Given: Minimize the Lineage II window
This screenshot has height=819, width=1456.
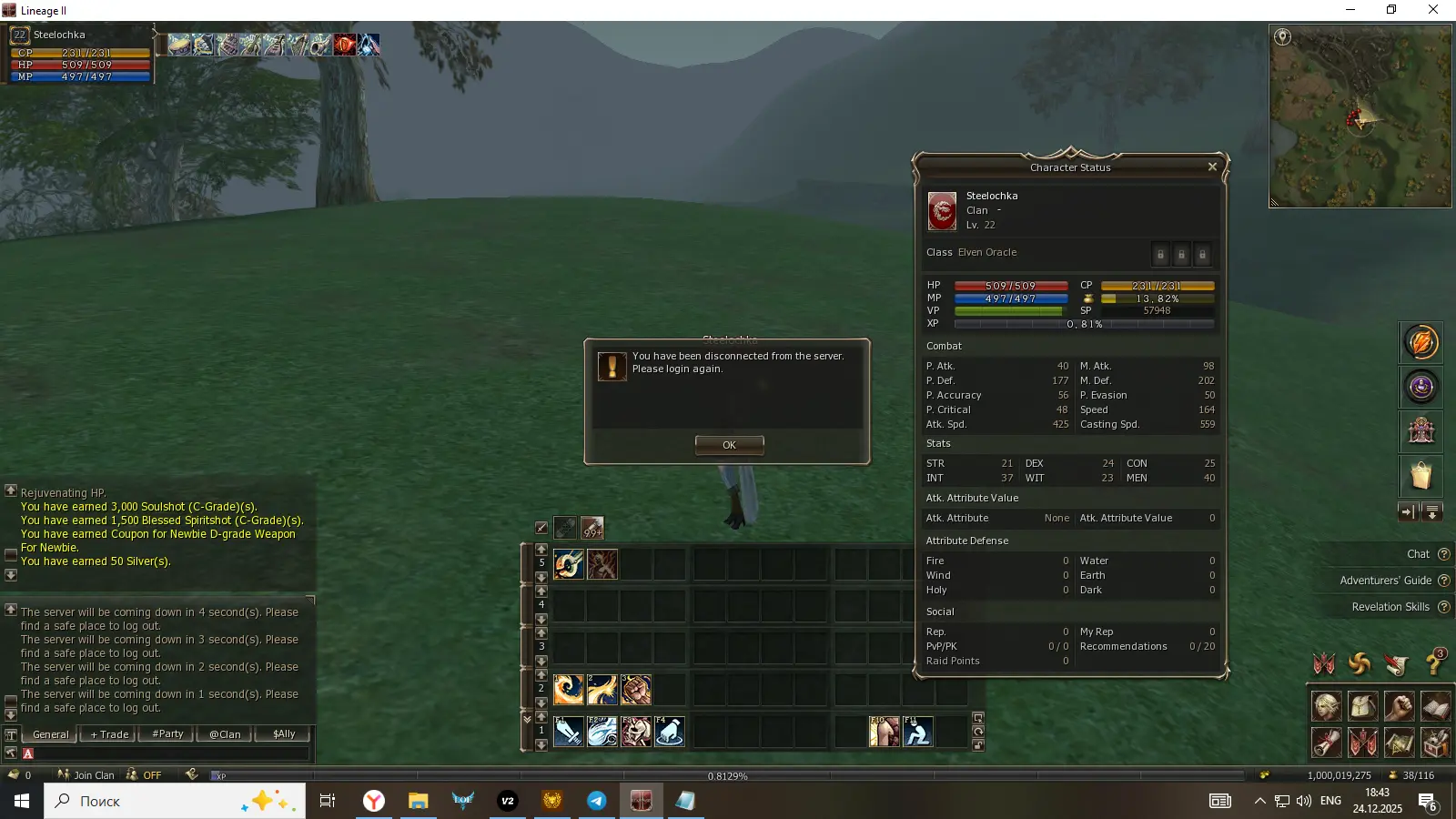Looking at the screenshot, I should pyautogui.click(x=1350, y=10).
